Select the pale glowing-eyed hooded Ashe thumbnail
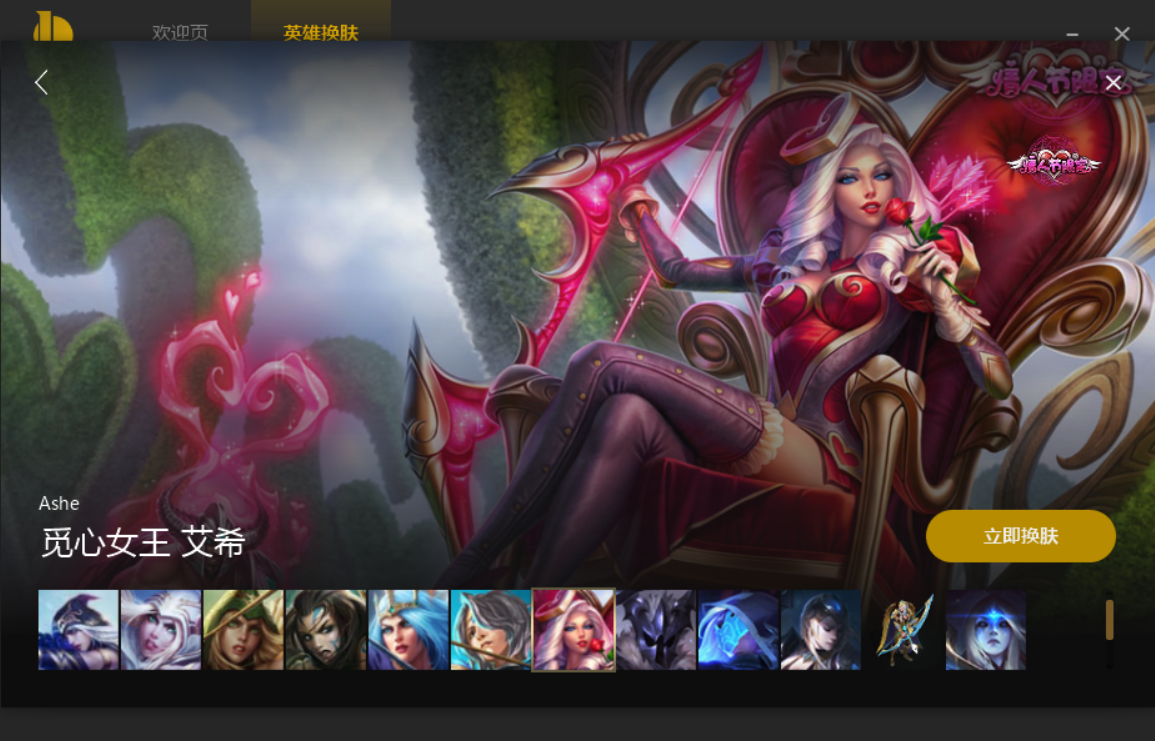The width and height of the screenshot is (1155, 741). click(x=986, y=629)
